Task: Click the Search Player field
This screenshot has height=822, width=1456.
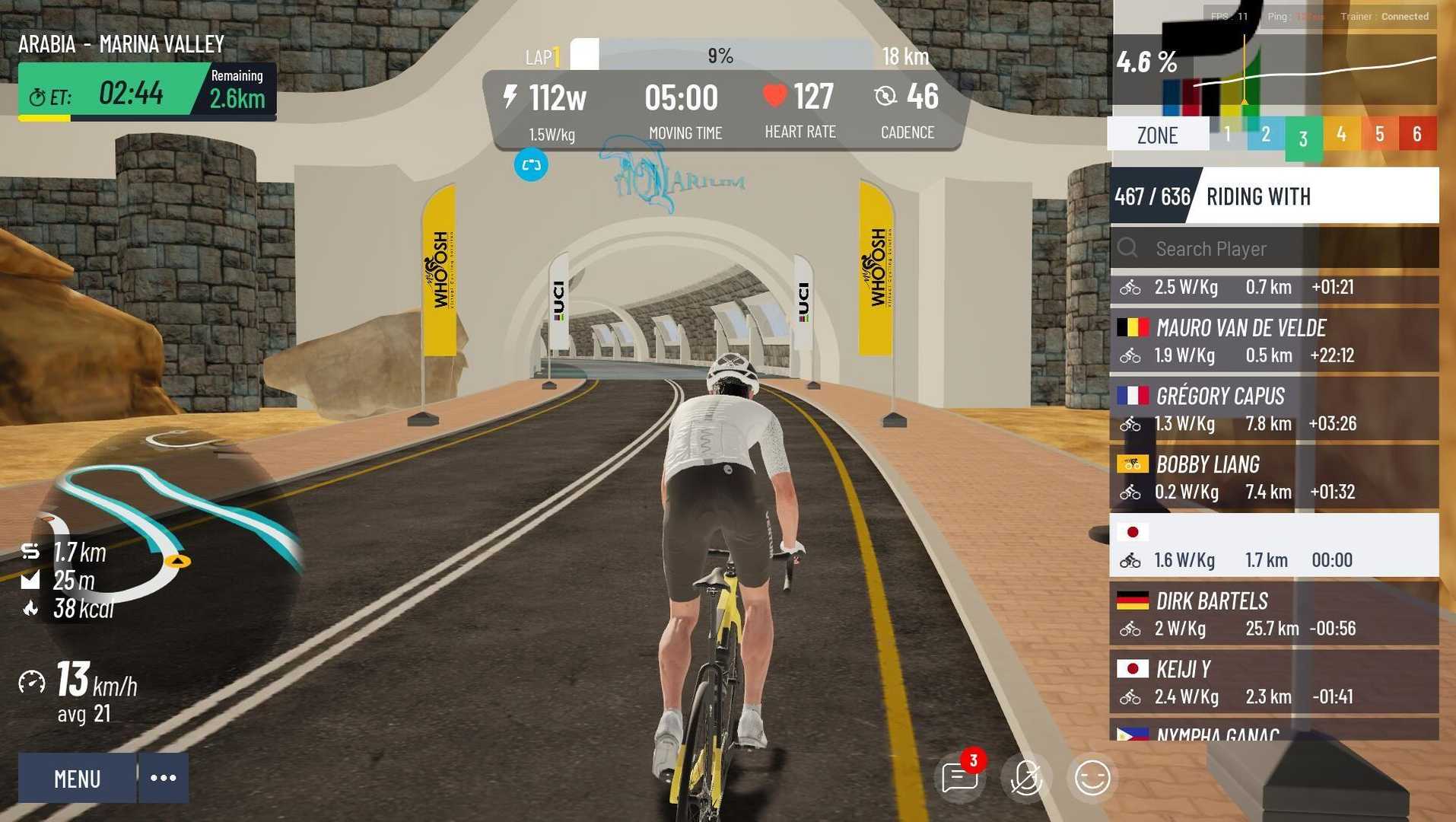Action: coord(1286,249)
